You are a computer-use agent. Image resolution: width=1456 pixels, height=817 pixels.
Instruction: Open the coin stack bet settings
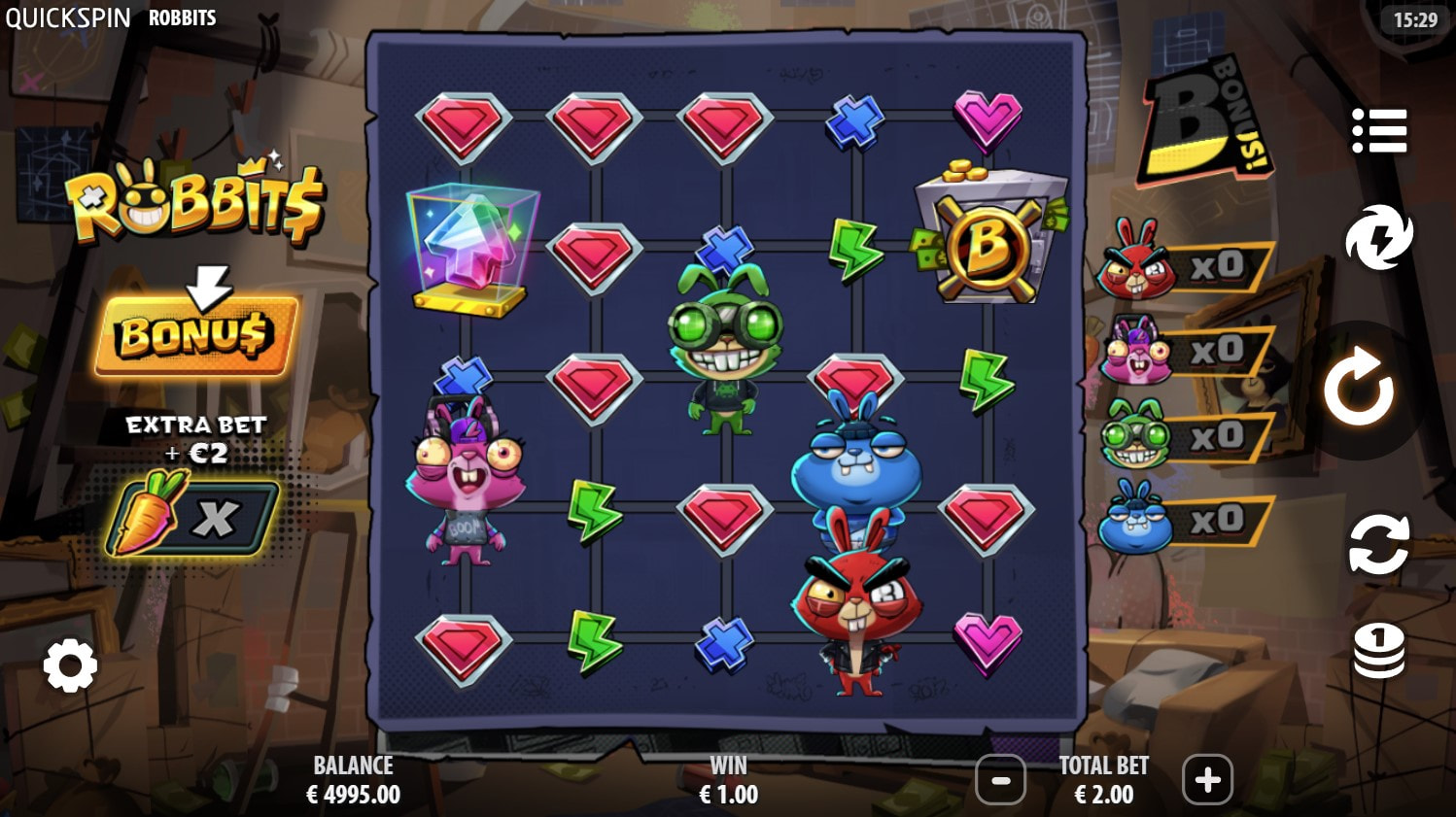(x=1378, y=649)
